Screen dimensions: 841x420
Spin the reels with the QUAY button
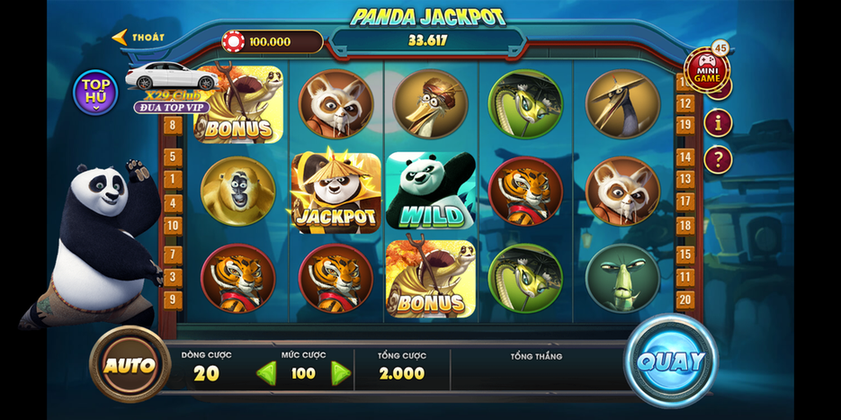point(671,361)
